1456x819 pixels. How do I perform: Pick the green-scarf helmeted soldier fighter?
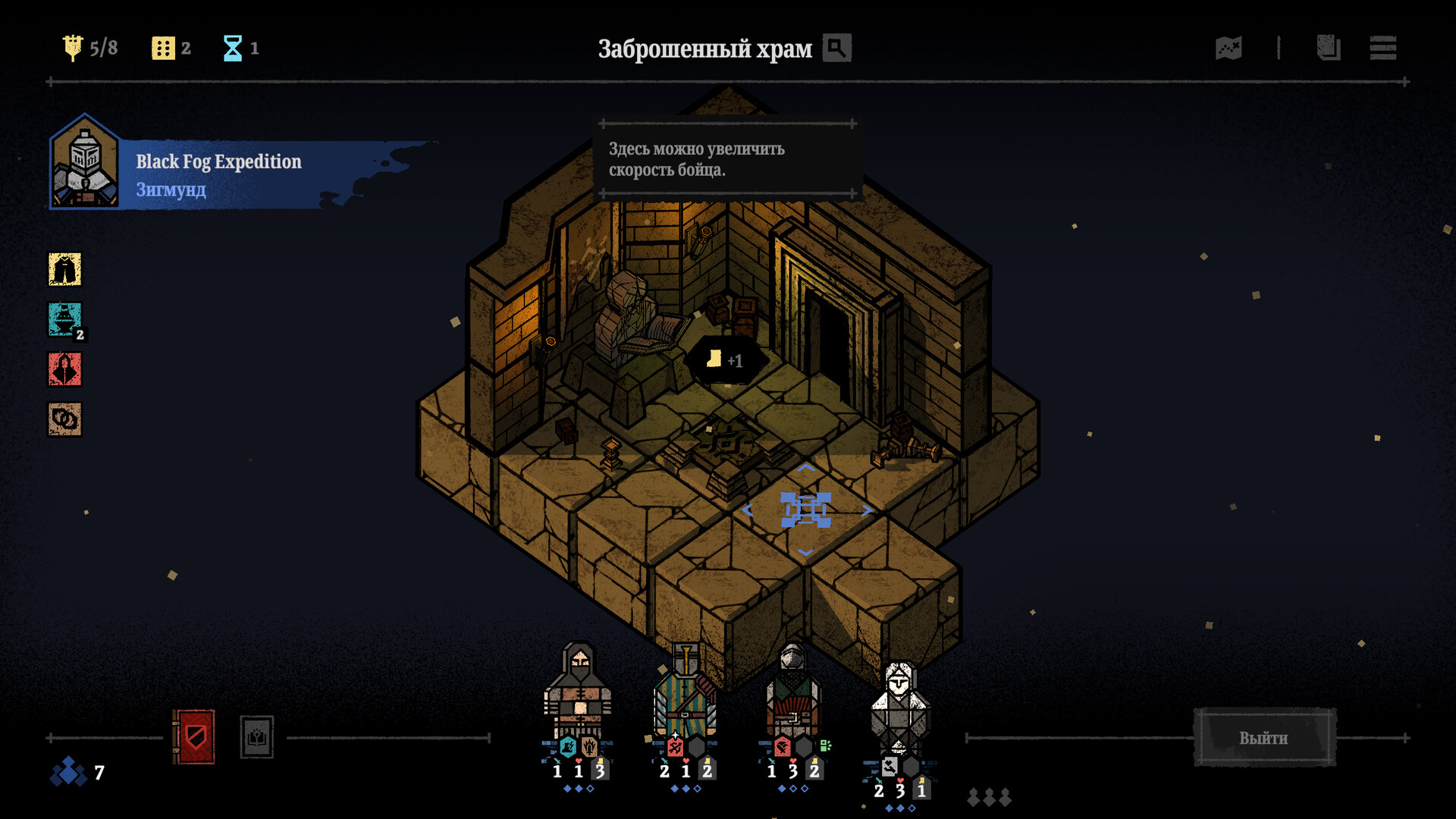click(792, 692)
